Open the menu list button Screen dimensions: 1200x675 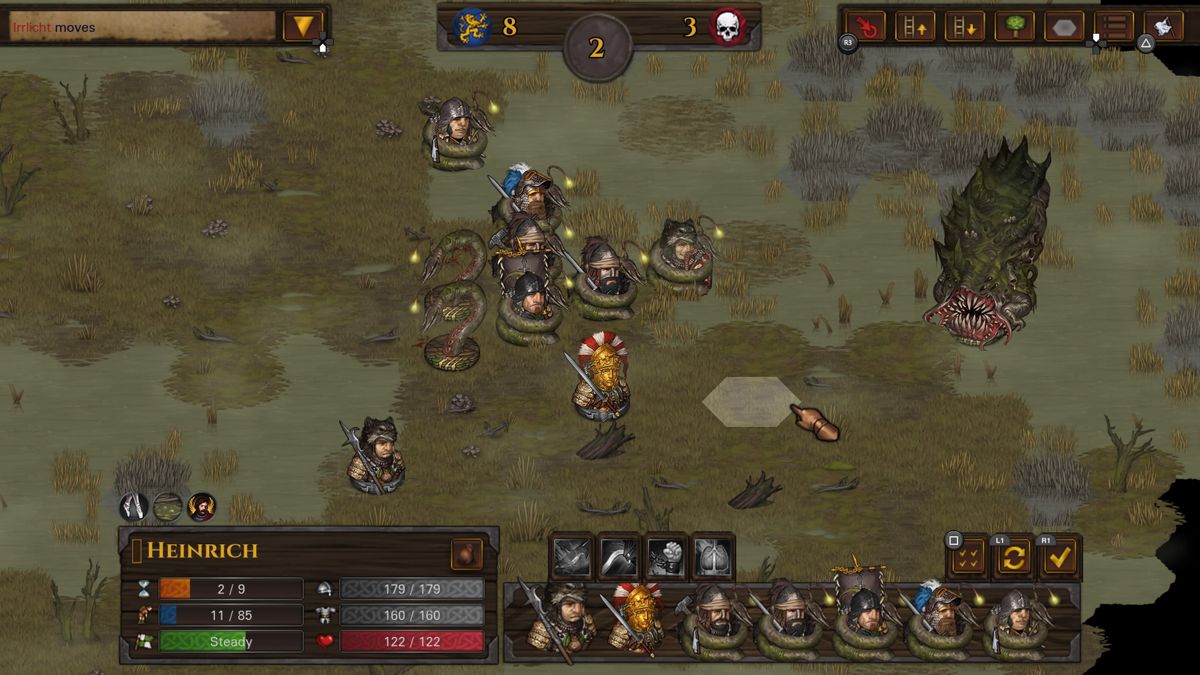1114,26
